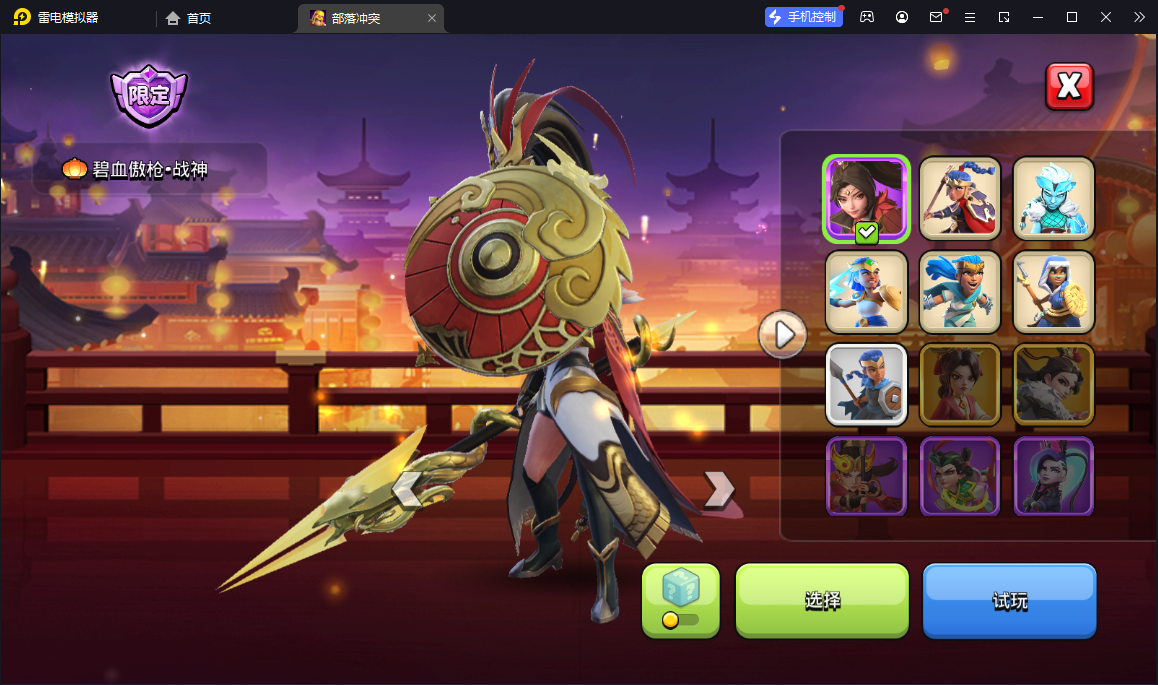
Task: Select the currently equipped skin with green checkmark
Action: pos(866,198)
